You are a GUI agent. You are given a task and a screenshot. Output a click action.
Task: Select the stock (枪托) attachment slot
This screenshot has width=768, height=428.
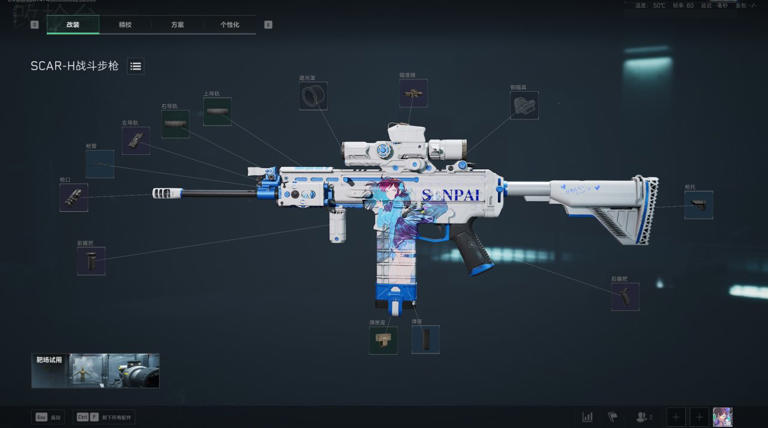click(698, 205)
